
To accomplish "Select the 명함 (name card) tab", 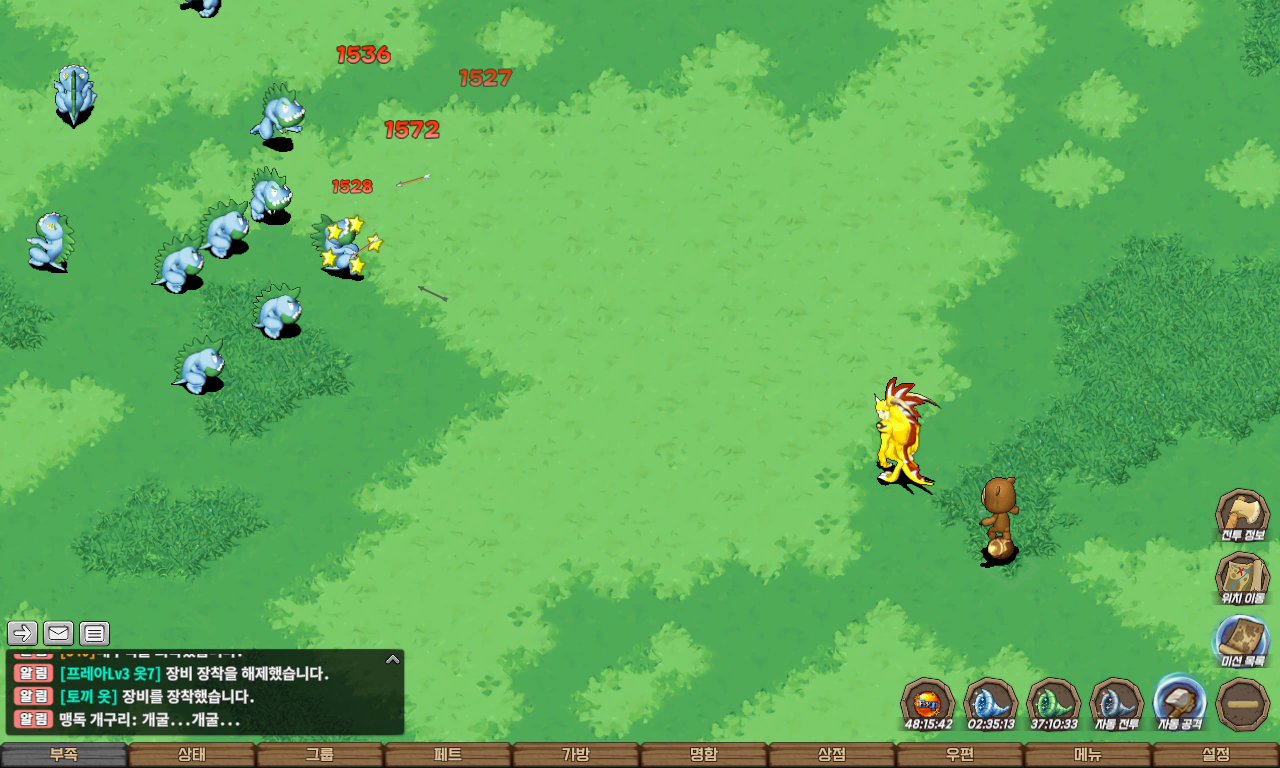I will [704, 755].
